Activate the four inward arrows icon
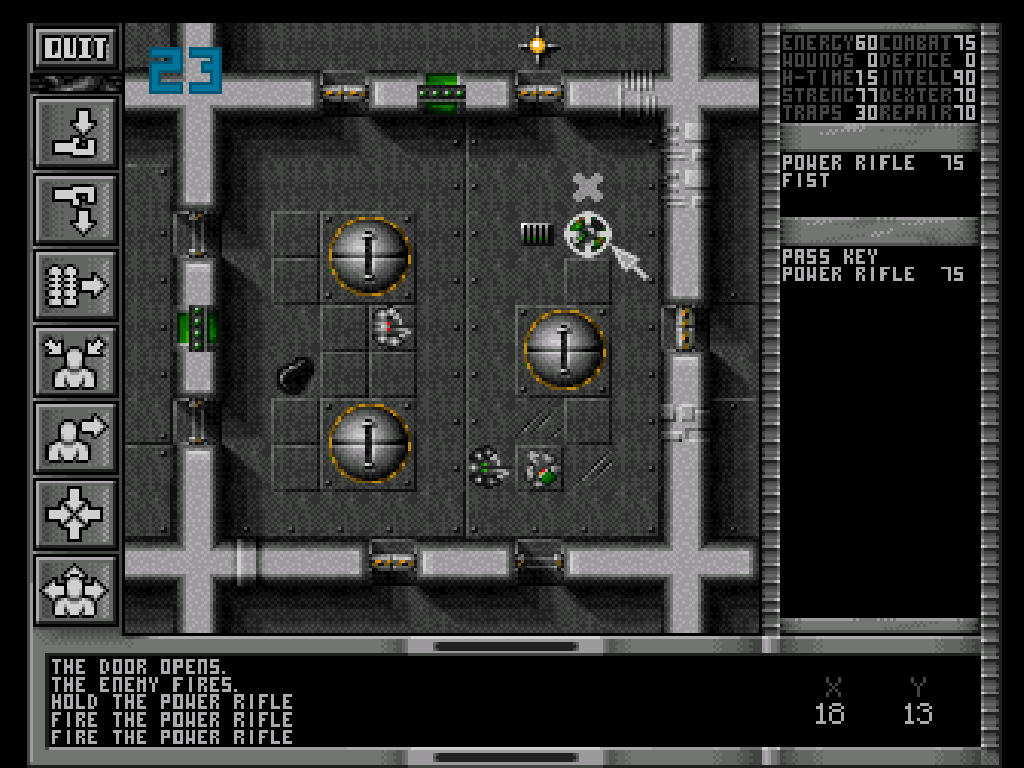 tap(76, 514)
